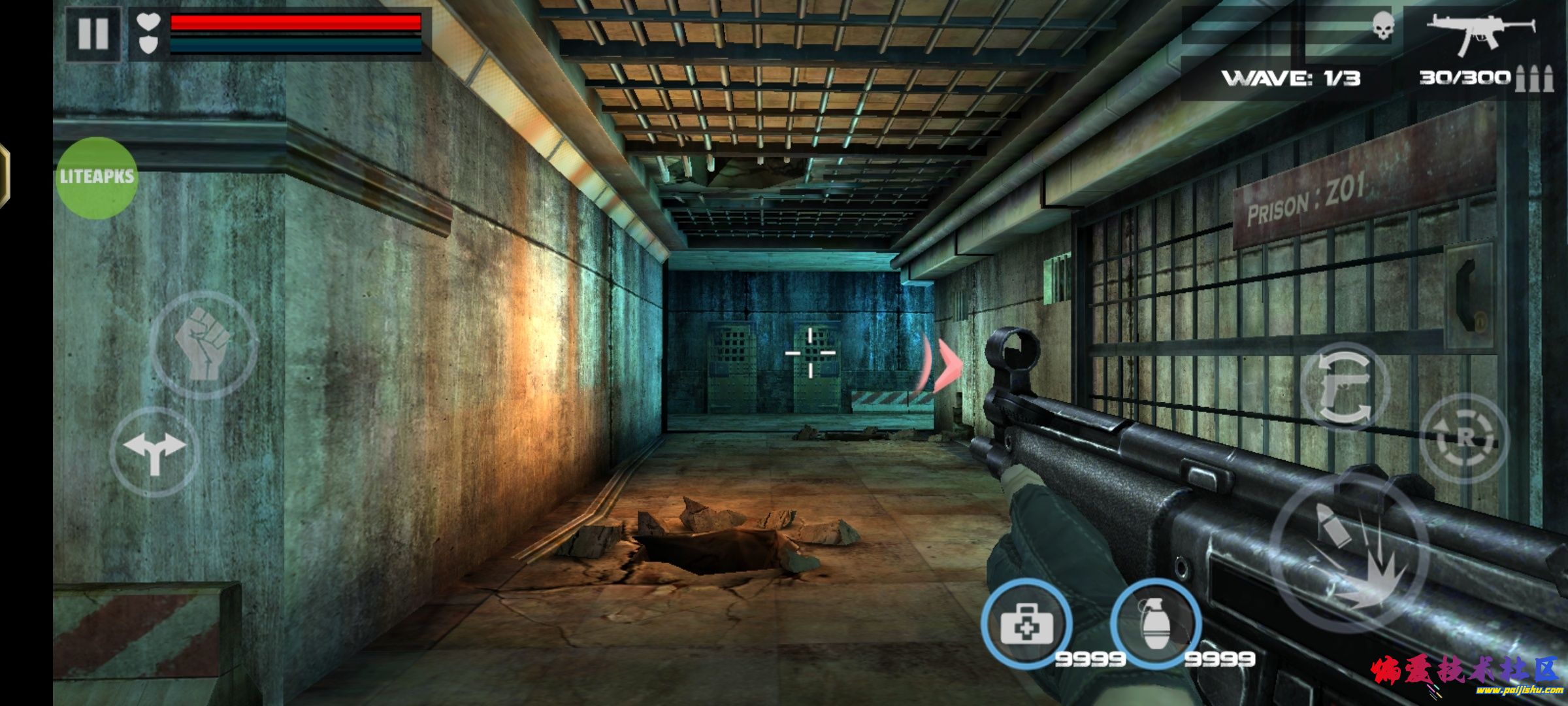Switch weapon with the pistol swap button

(1345, 386)
